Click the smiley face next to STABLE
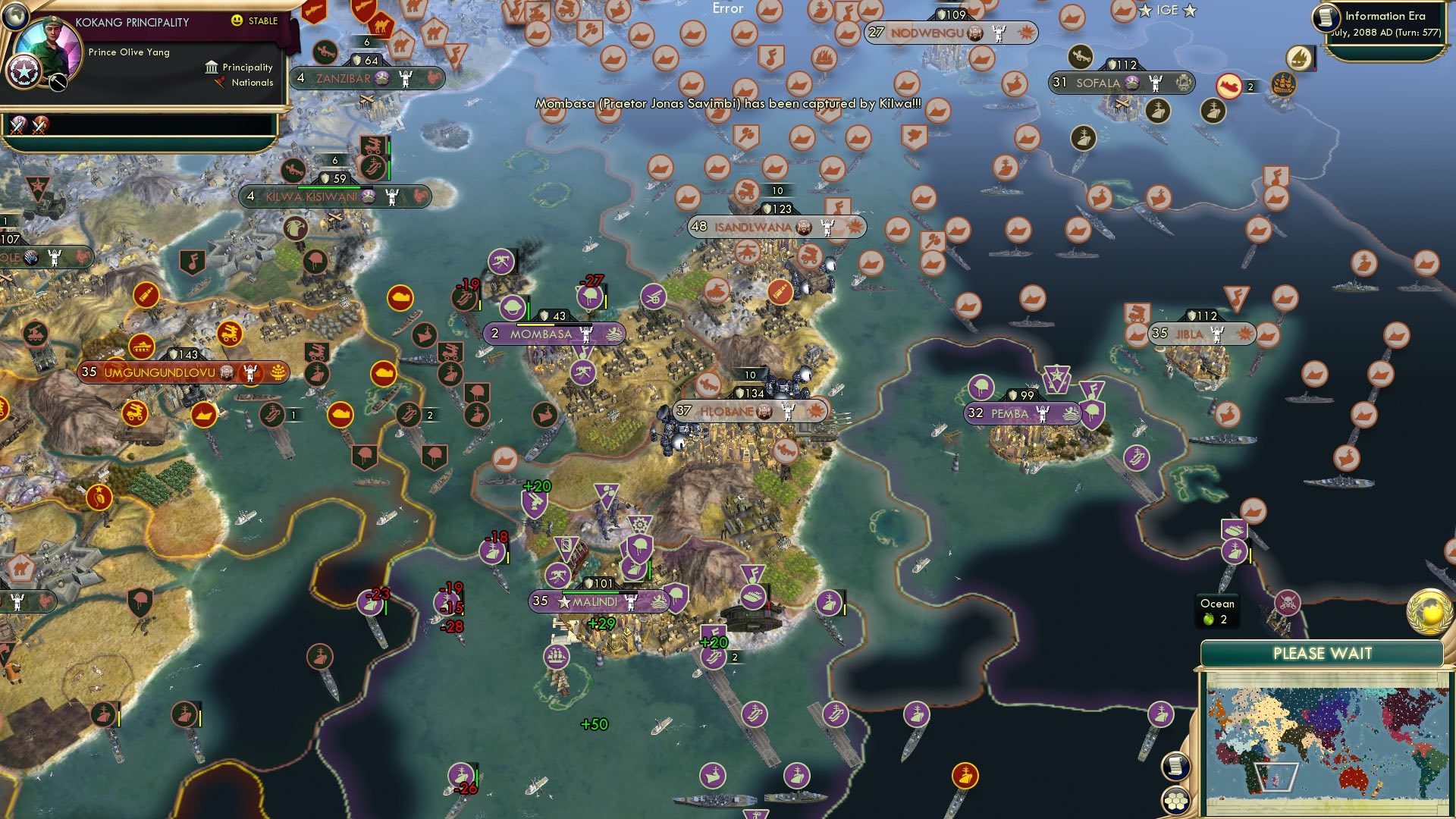Image resolution: width=1456 pixels, height=819 pixels. [x=237, y=20]
